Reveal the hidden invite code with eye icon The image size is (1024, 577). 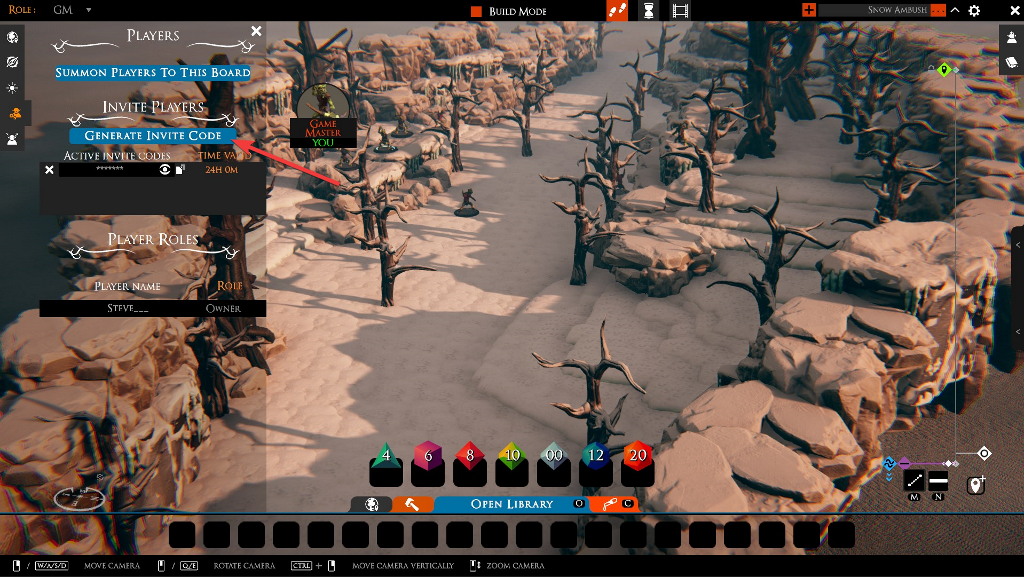coord(164,170)
